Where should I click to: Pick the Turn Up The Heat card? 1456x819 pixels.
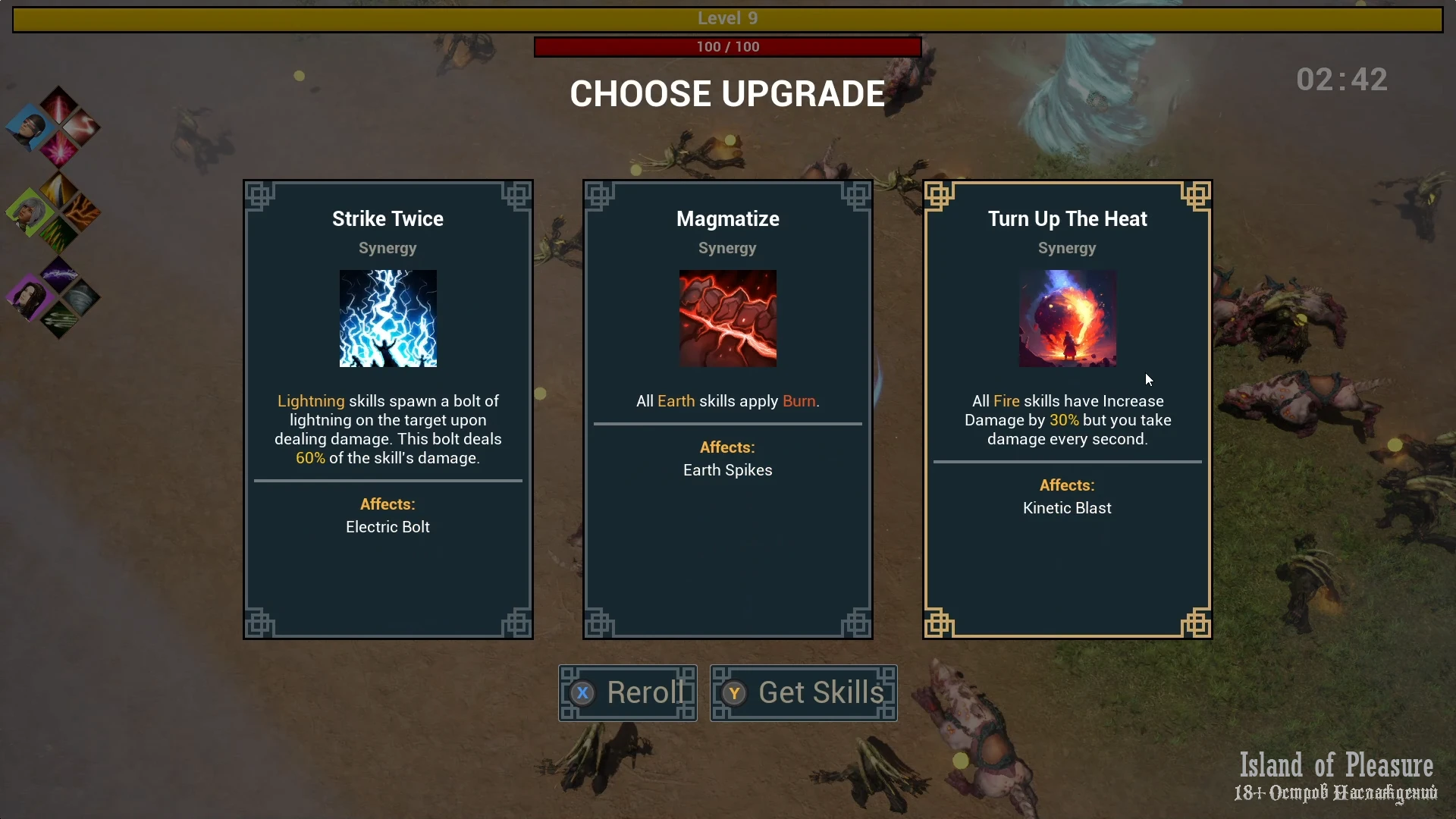(x=1067, y=409)
